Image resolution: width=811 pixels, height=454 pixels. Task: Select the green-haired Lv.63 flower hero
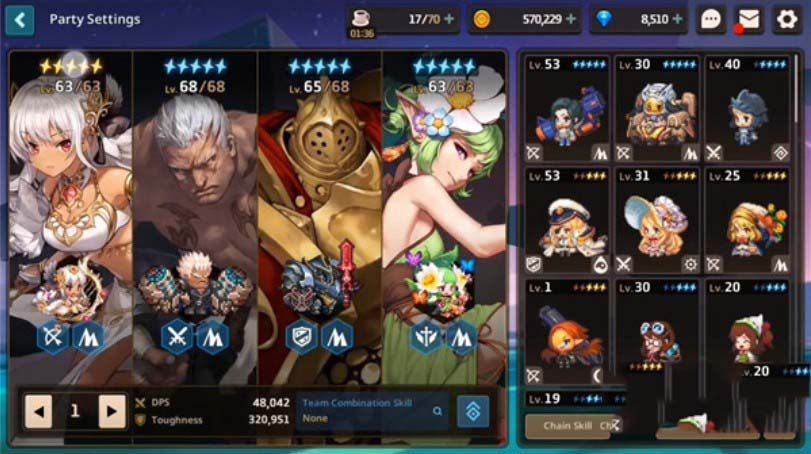click(444, 200)
